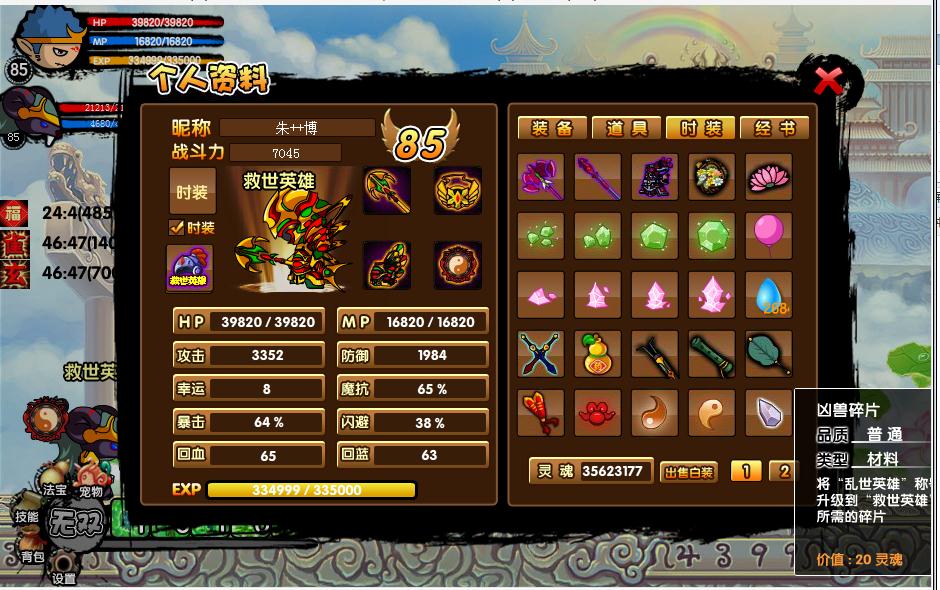Close the 个人资料 character panel

[828, 80]
